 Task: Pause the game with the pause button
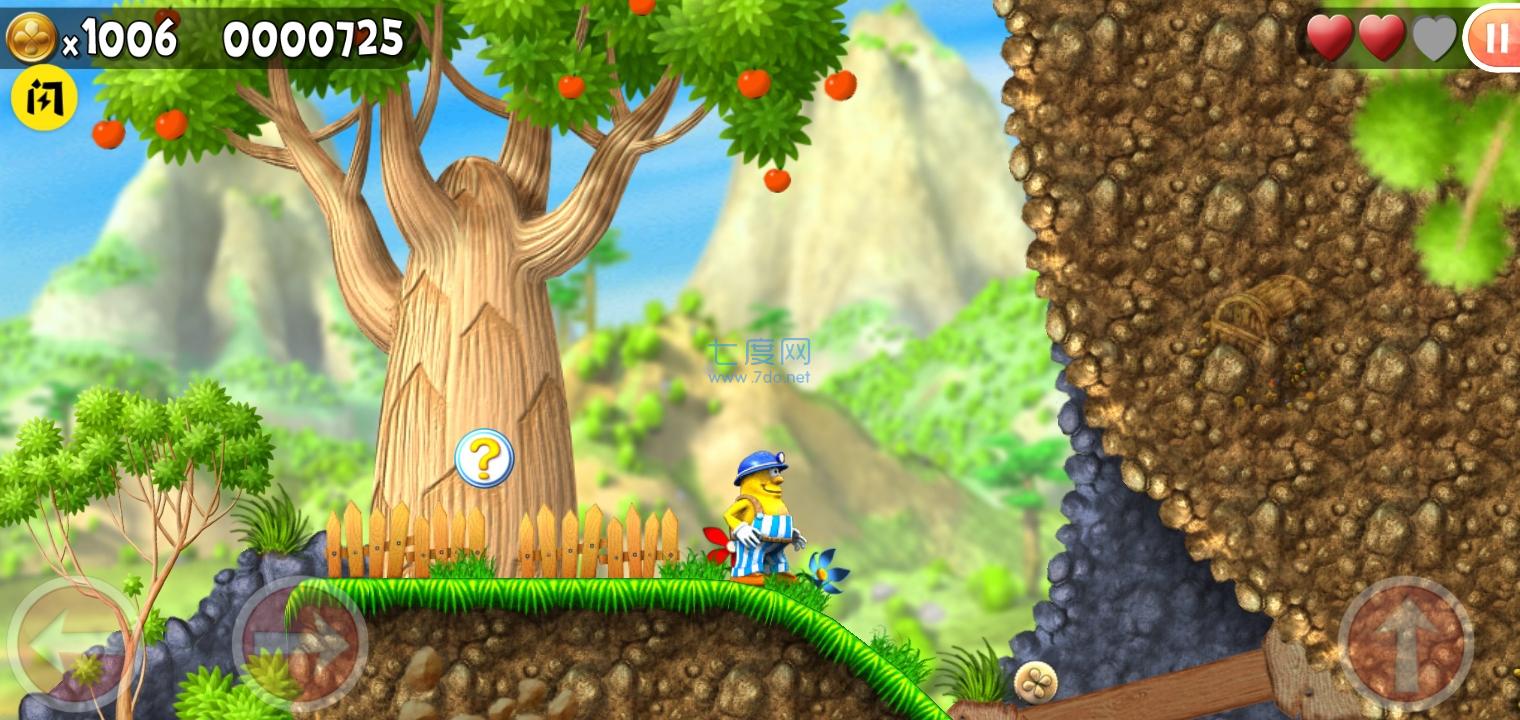tap(1496, 38)
